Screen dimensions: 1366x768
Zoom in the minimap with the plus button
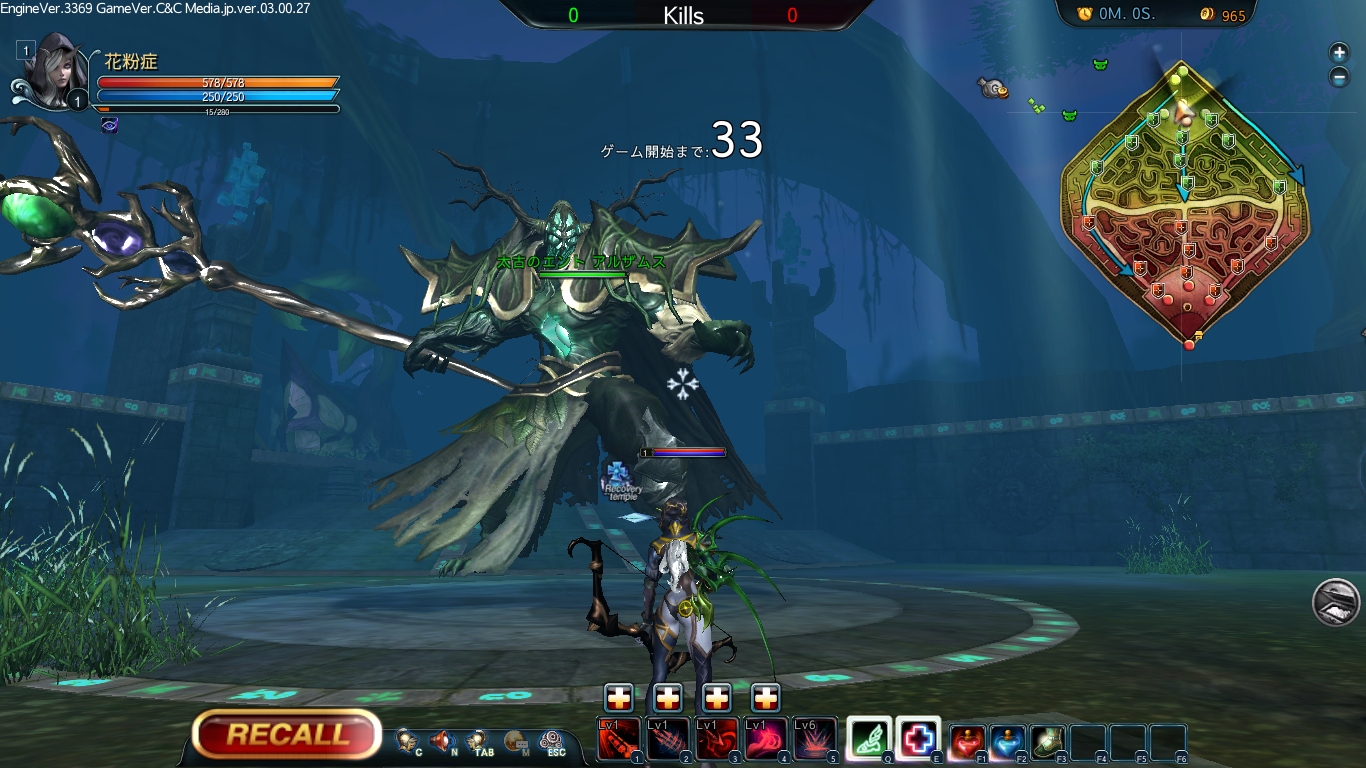pyautogui.click(x=1339, y=53)
